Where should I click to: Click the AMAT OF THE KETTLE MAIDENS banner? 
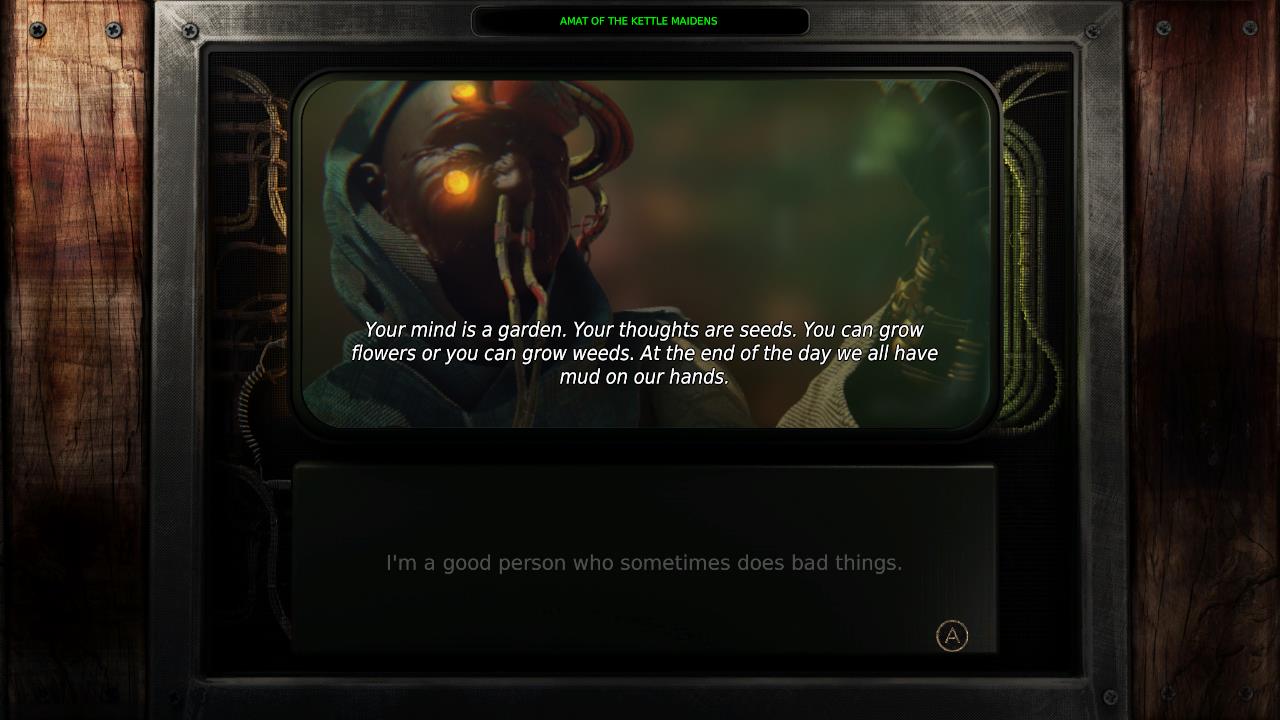click(640, 20)
